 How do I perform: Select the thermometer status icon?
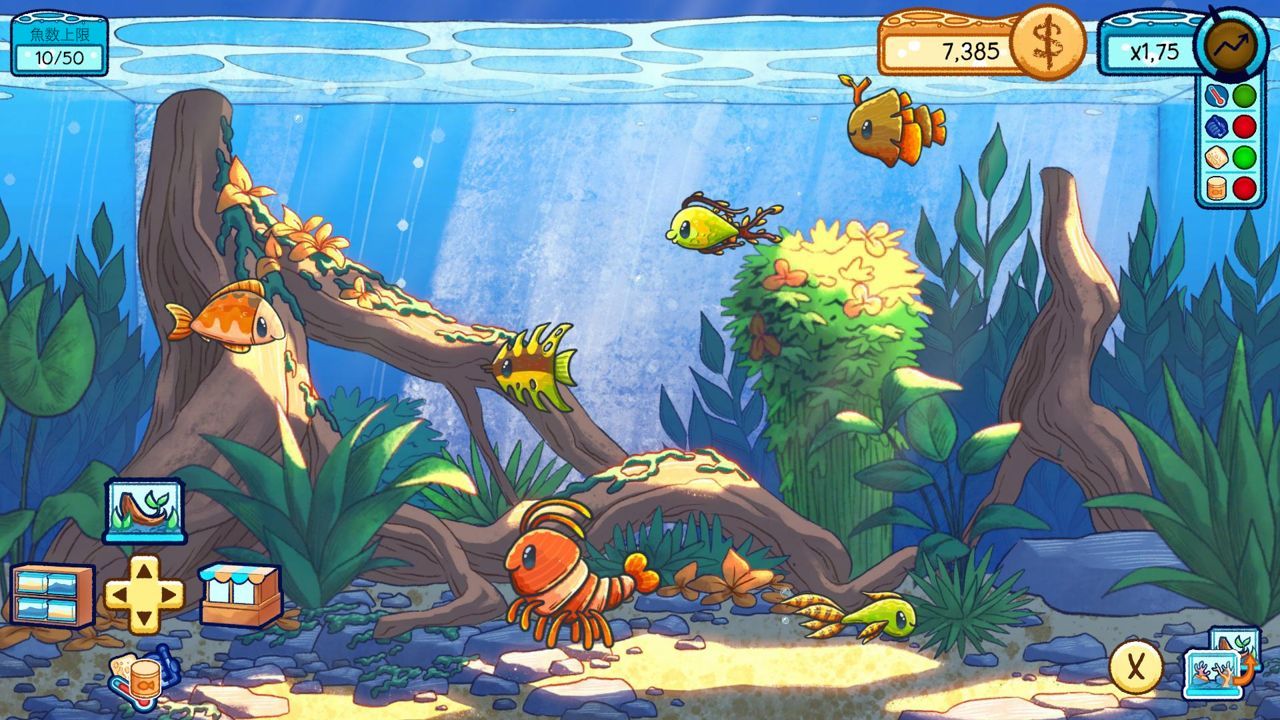pyautogui.click(x=1216, y=94)
